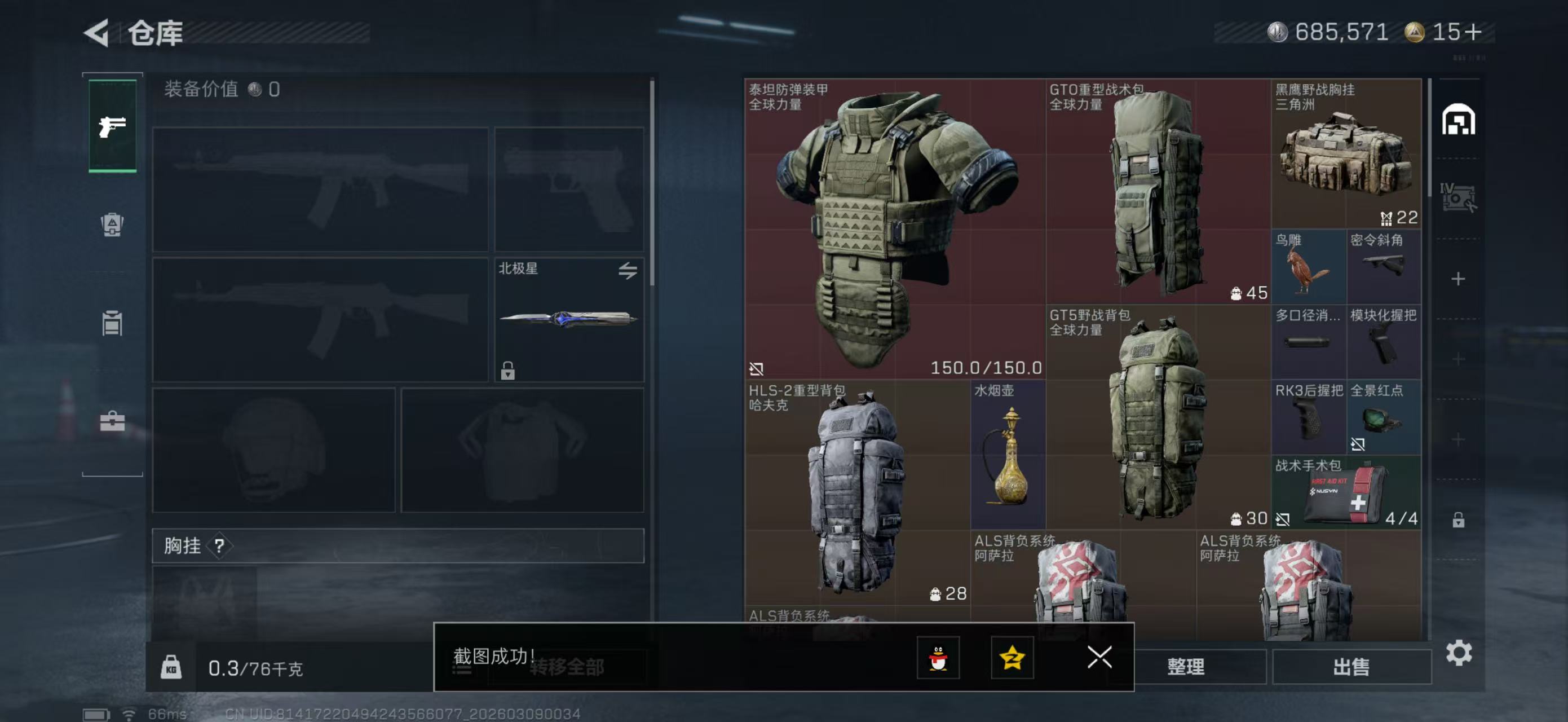Show the 胸挂 question mark help
The width and height of the screenshot is (1568, 722).
219,545
